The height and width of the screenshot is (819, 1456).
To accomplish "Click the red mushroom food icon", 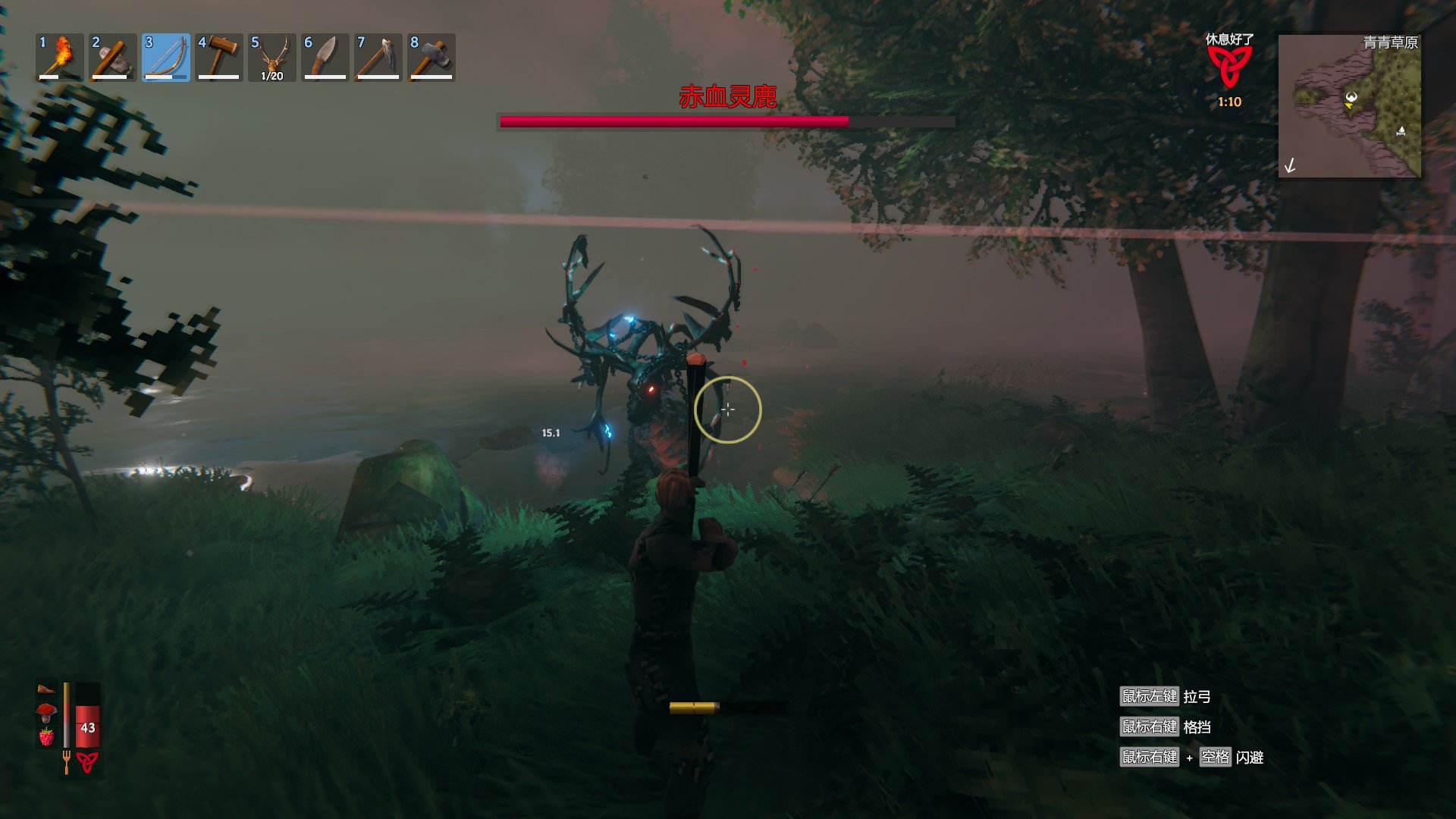I will click(x=47, y=712).
